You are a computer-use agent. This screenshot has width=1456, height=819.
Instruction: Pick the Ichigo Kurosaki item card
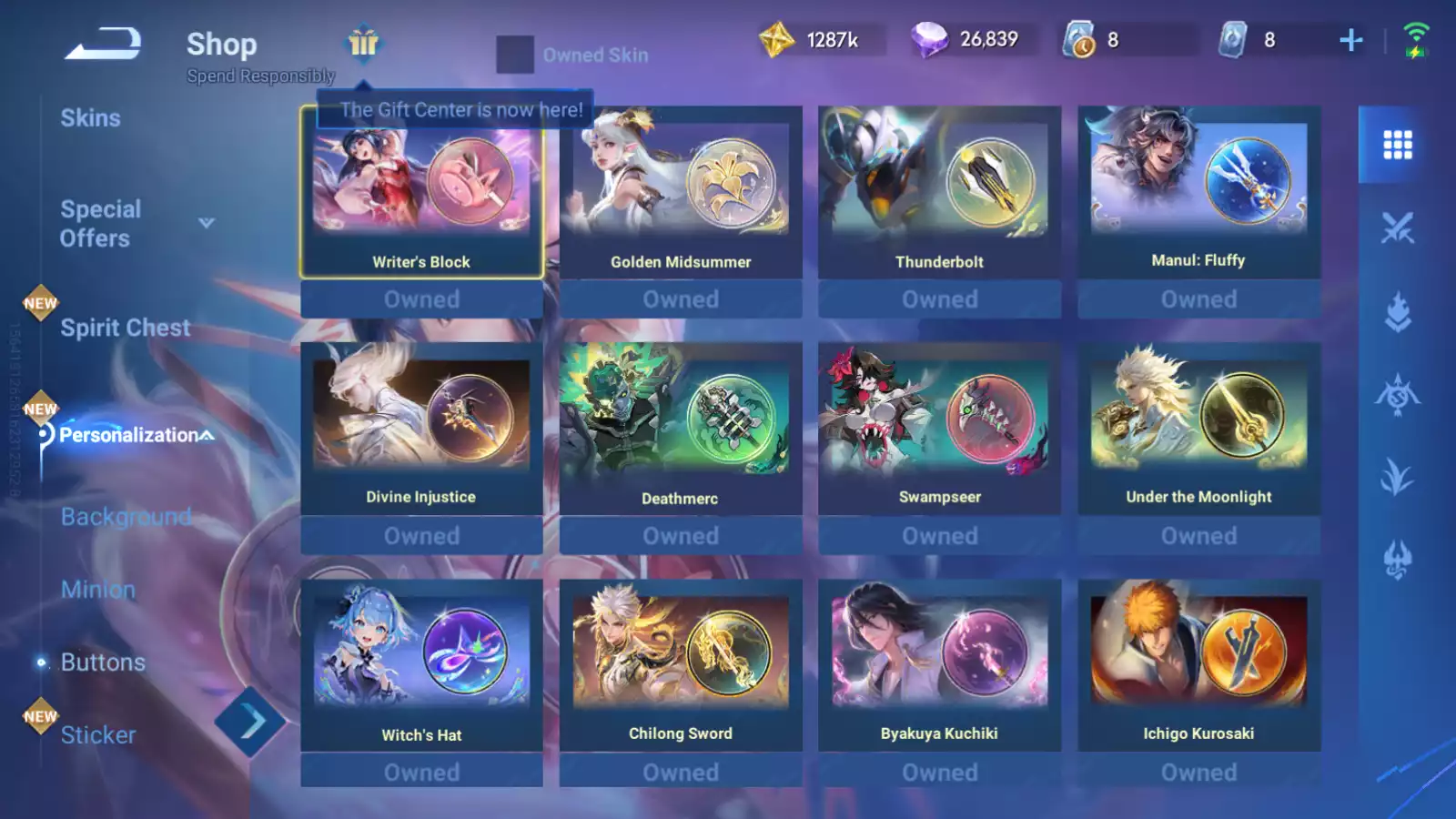click(x=1198, y=666)
